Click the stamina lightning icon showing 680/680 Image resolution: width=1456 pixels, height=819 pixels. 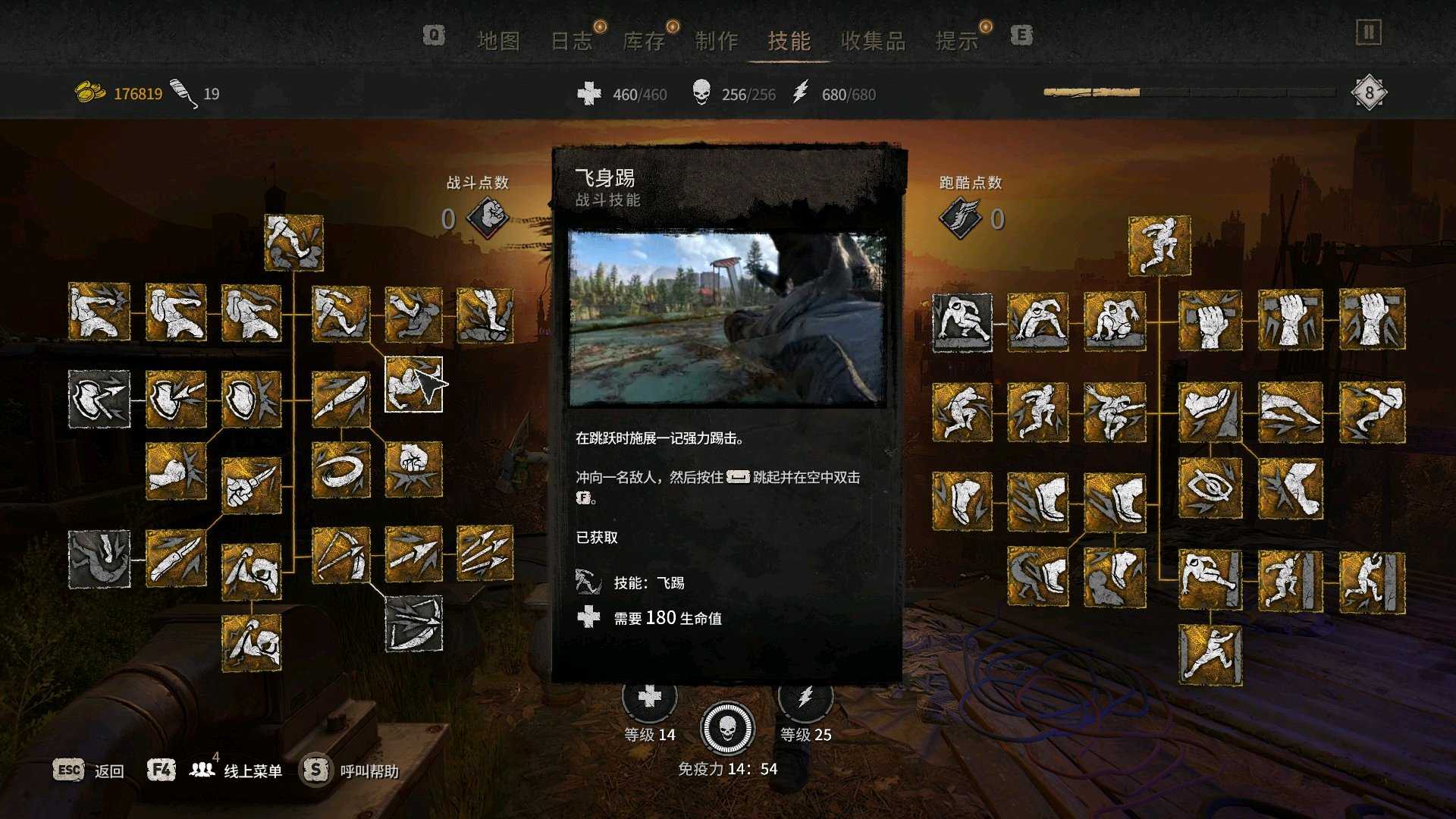click(802, 94)
